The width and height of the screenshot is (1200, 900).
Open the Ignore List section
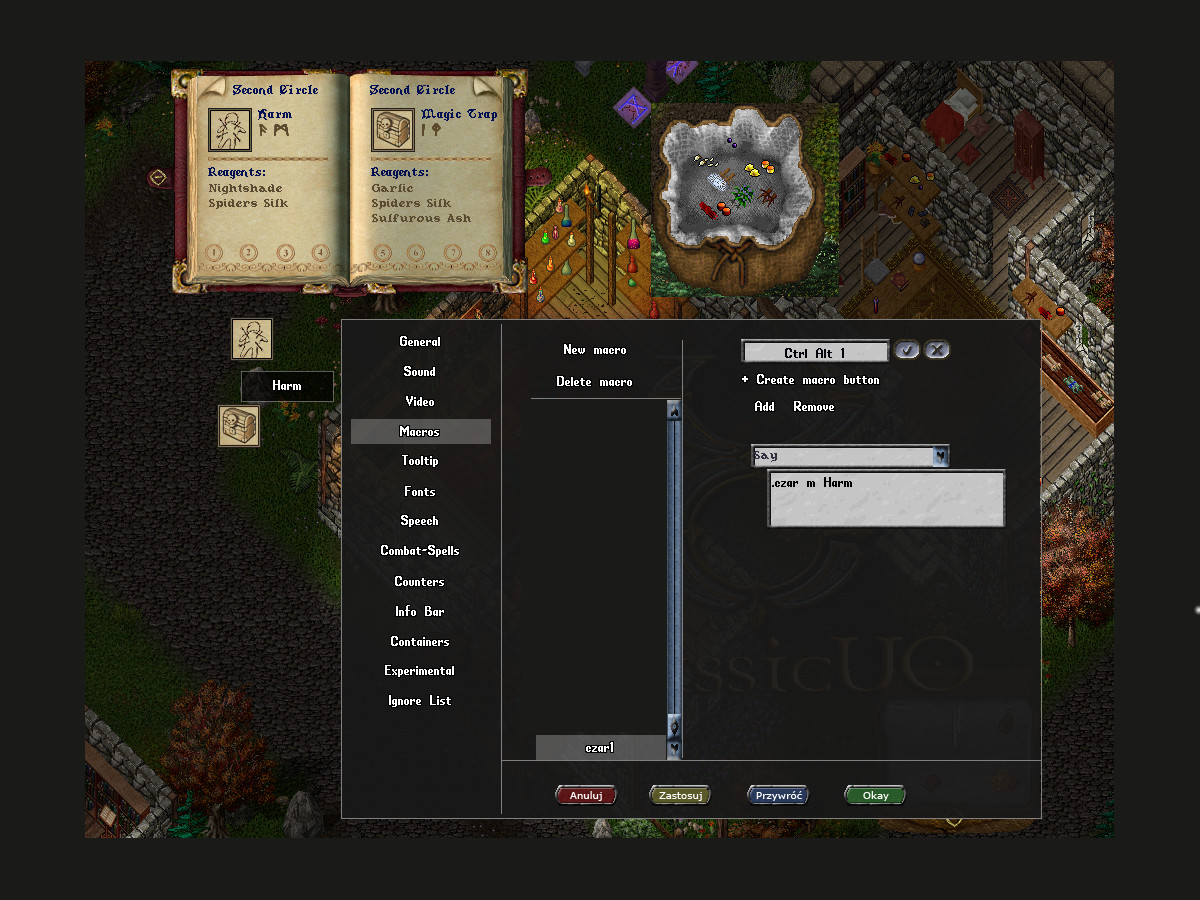[x=420, y=701]
